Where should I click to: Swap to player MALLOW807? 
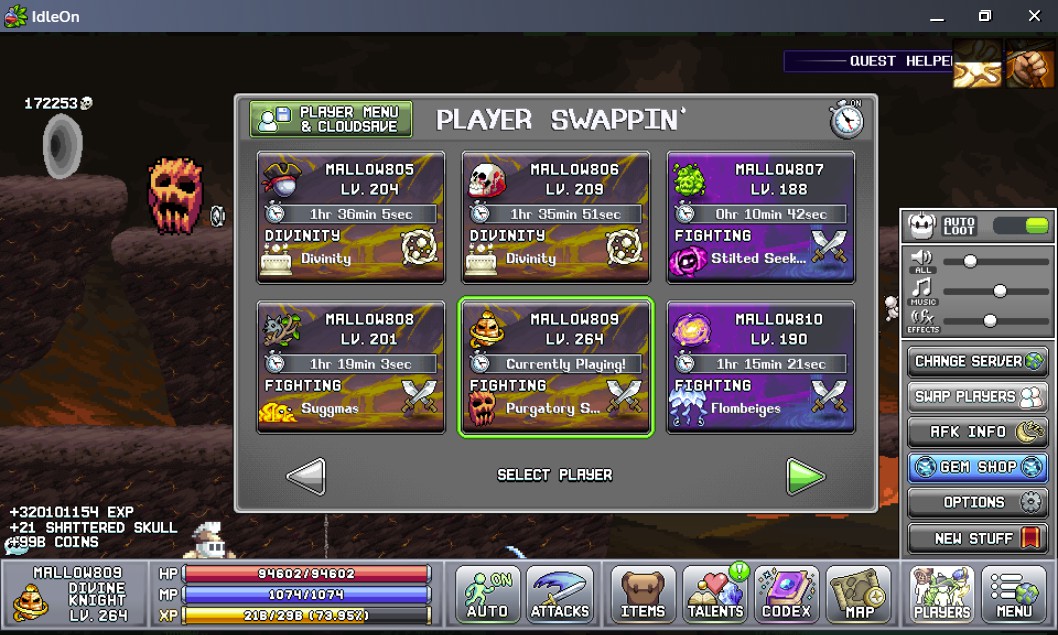pos(761,217)
